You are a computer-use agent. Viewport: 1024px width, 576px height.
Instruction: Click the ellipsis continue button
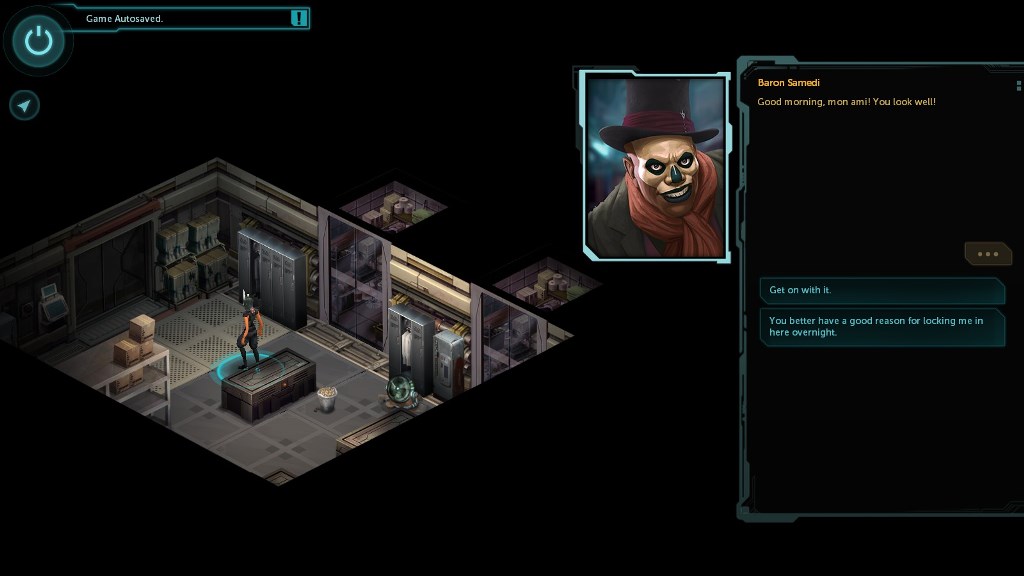(x=987, y=254)
